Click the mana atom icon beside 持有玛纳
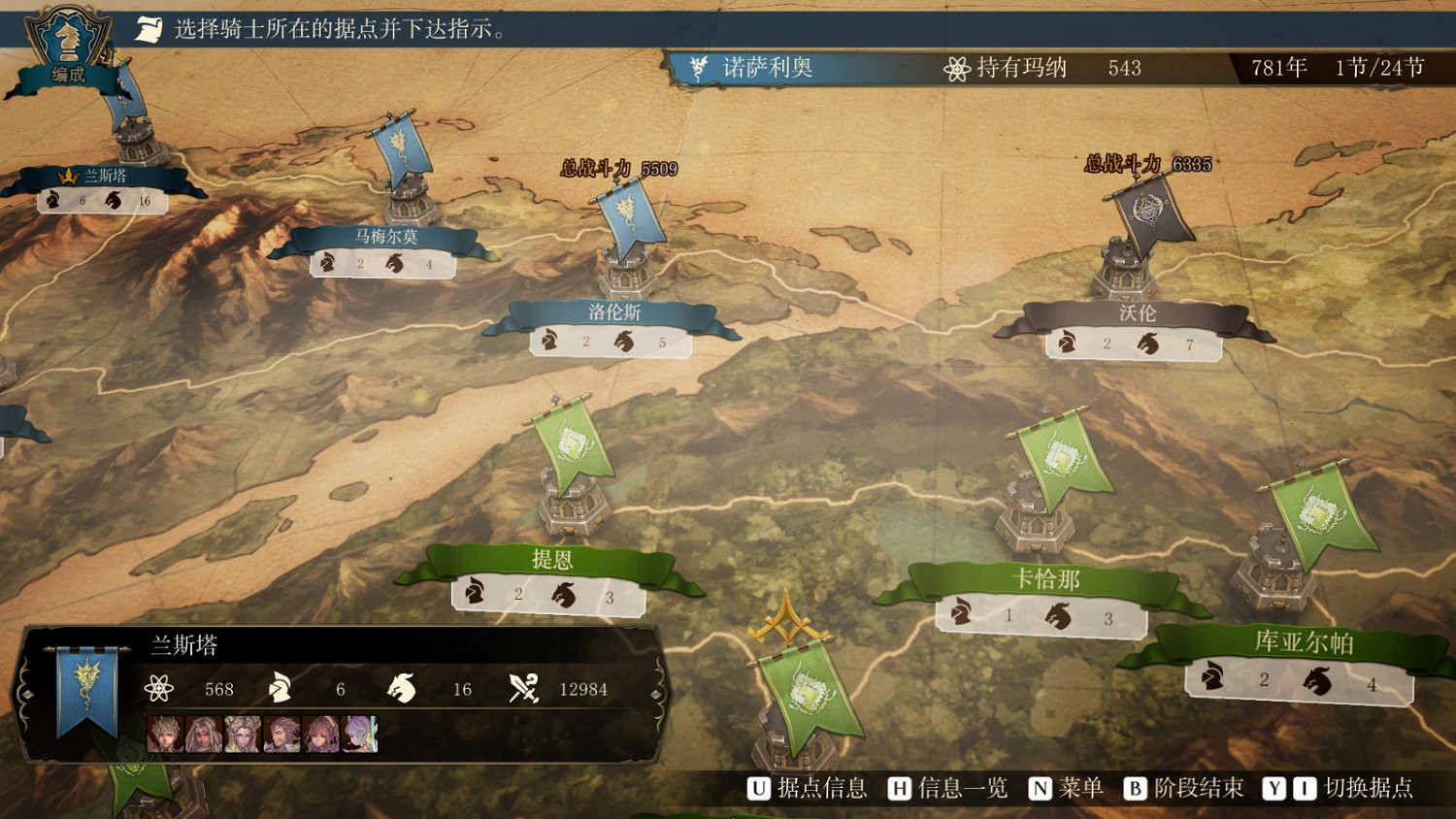Viewport: 1456px width, 819px height. click(x=956, y=67)
